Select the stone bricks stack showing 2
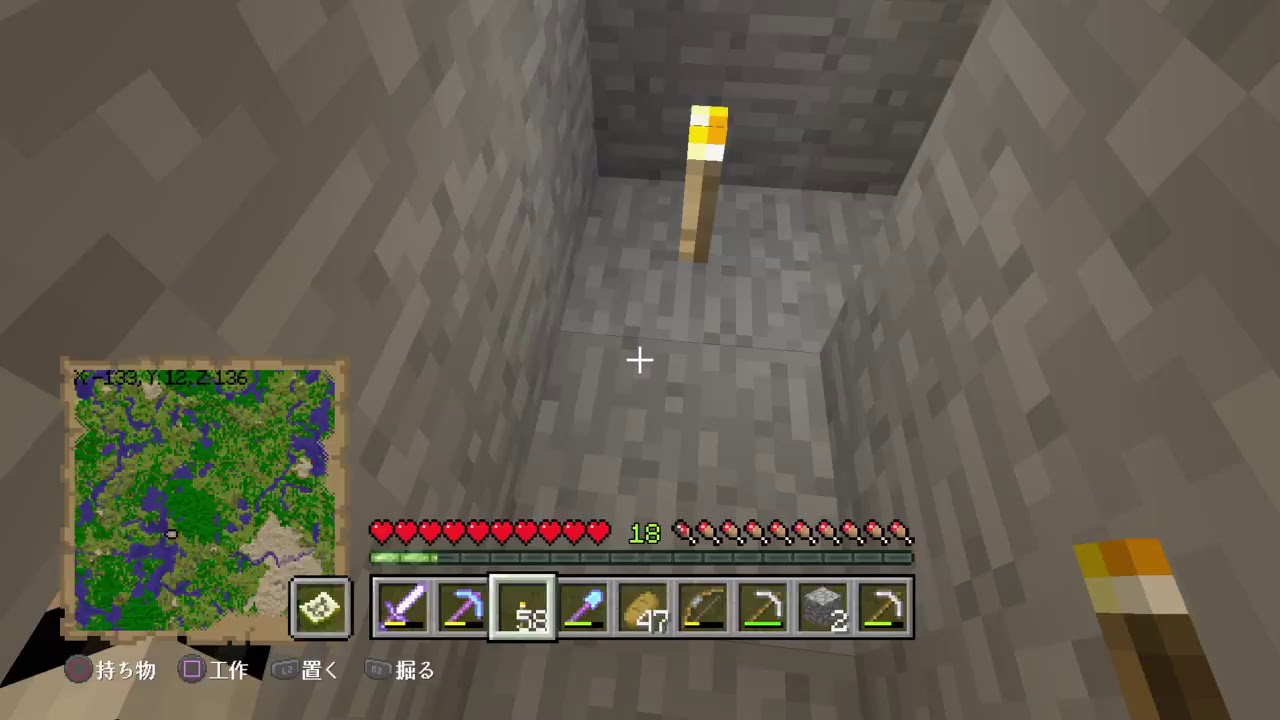 pyautogui.click(x=825, y=607)
